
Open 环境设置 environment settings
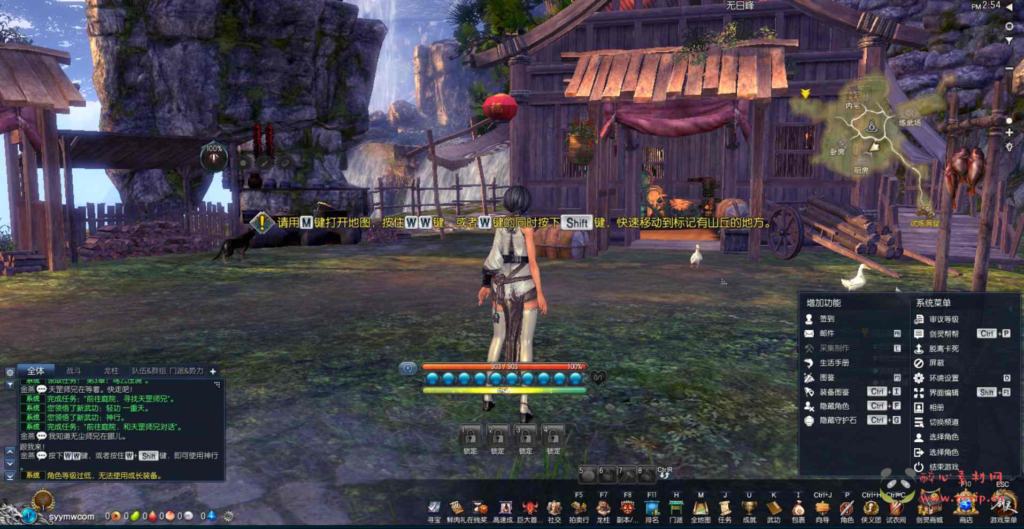click(944, 378)
